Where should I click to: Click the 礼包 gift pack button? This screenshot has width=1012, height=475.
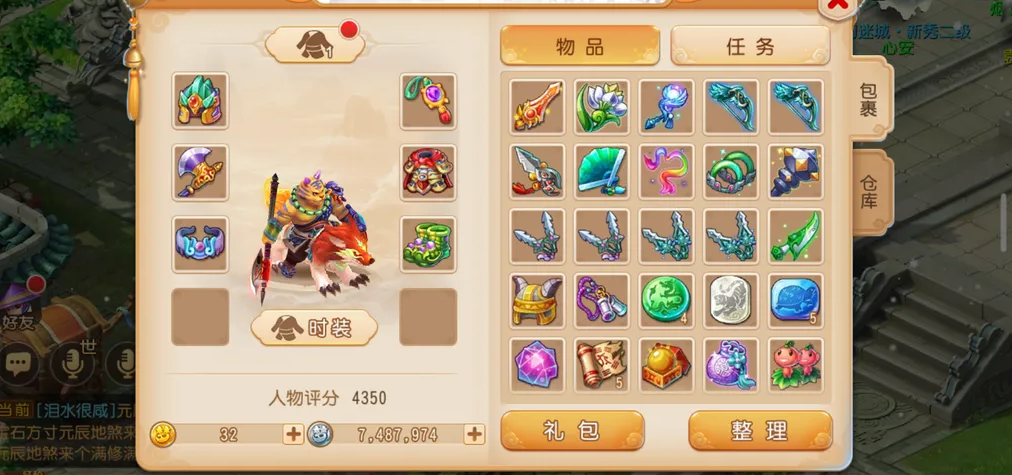coord(572,431)
